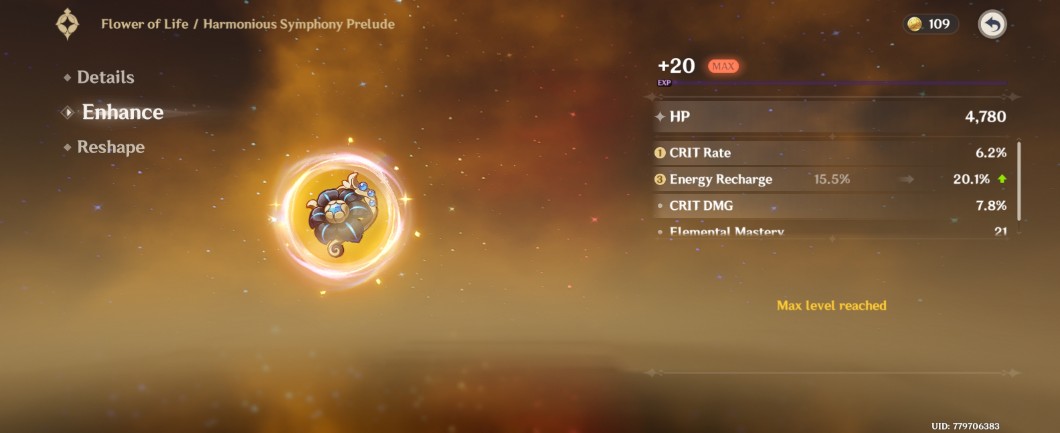Switch to the Details tab
The width and height of the screenshot is (1060, 433).
105,77
